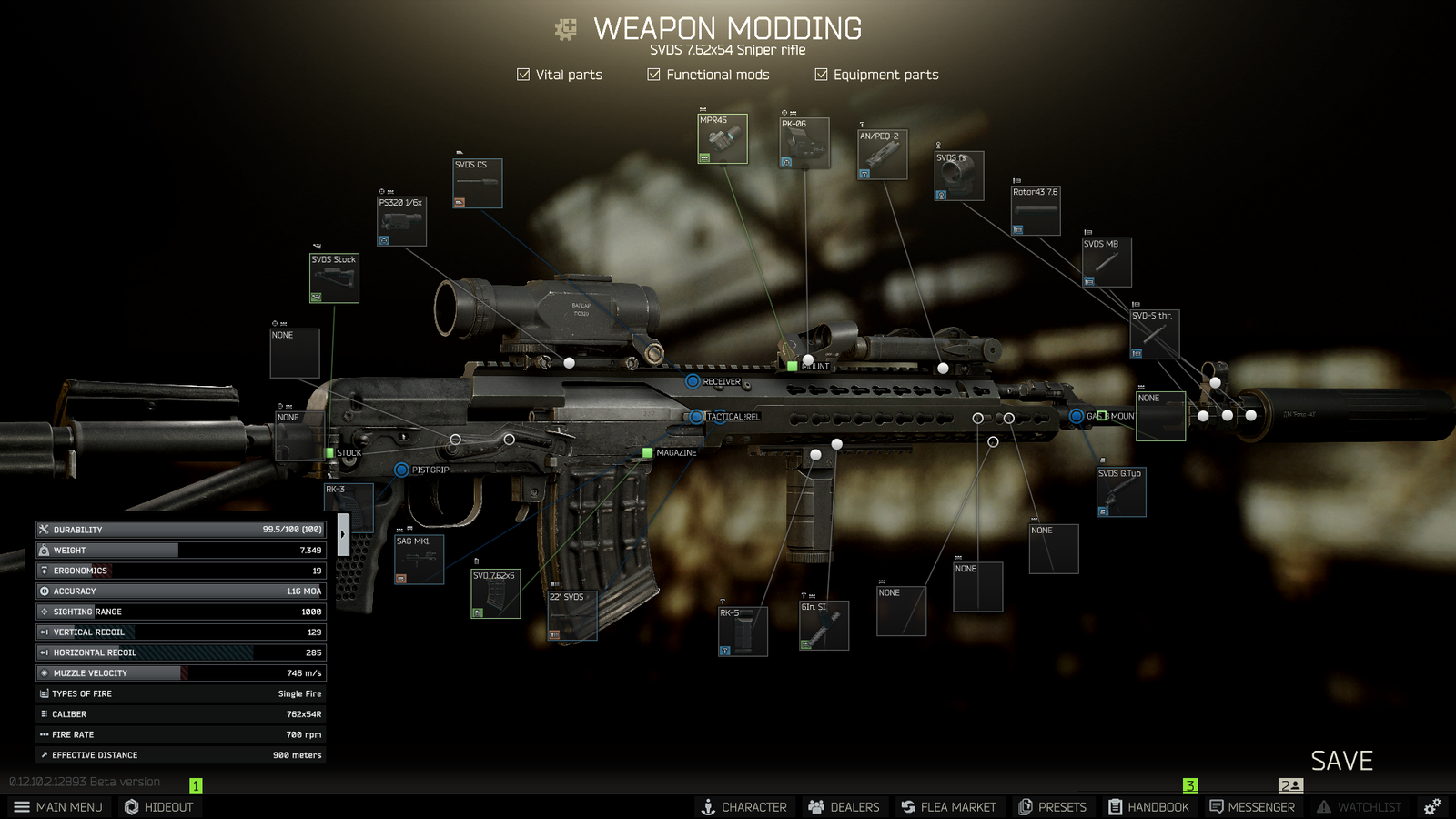Uncheck the Vital parts checkbox
Viewport: 1456px width, 819px height.
523,74
